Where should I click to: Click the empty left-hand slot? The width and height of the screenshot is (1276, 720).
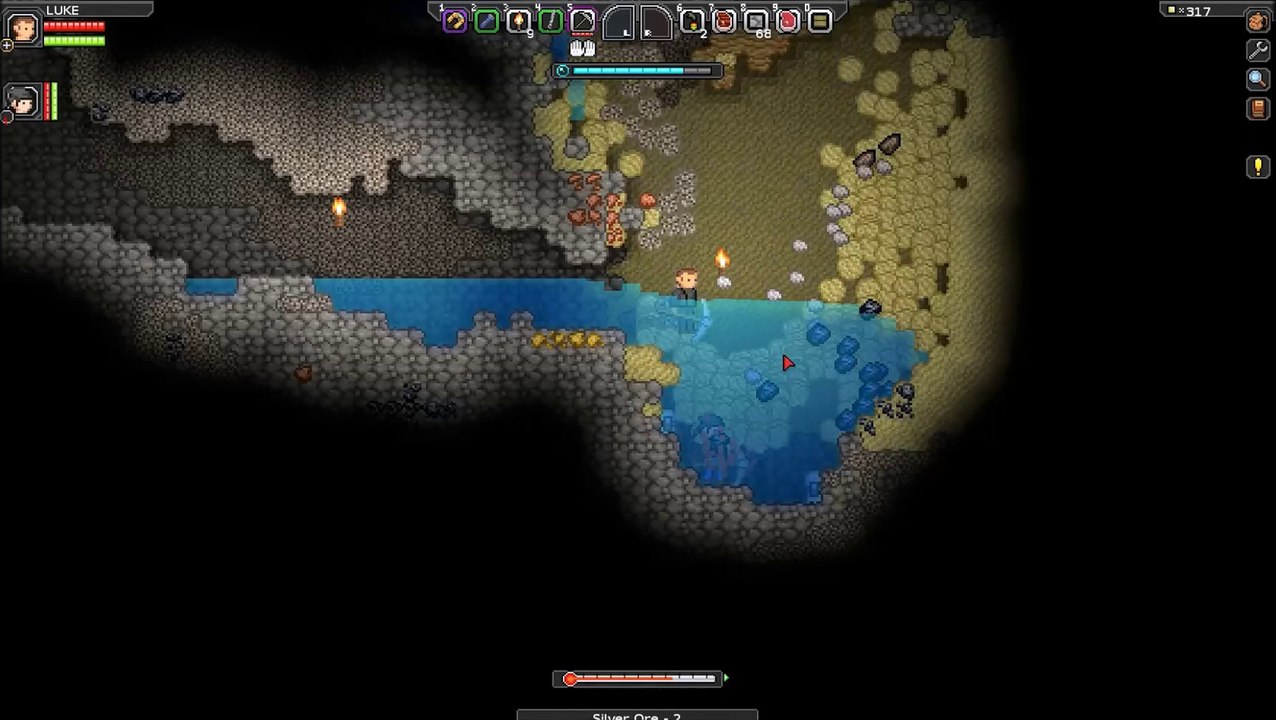(x=620, y=22)
